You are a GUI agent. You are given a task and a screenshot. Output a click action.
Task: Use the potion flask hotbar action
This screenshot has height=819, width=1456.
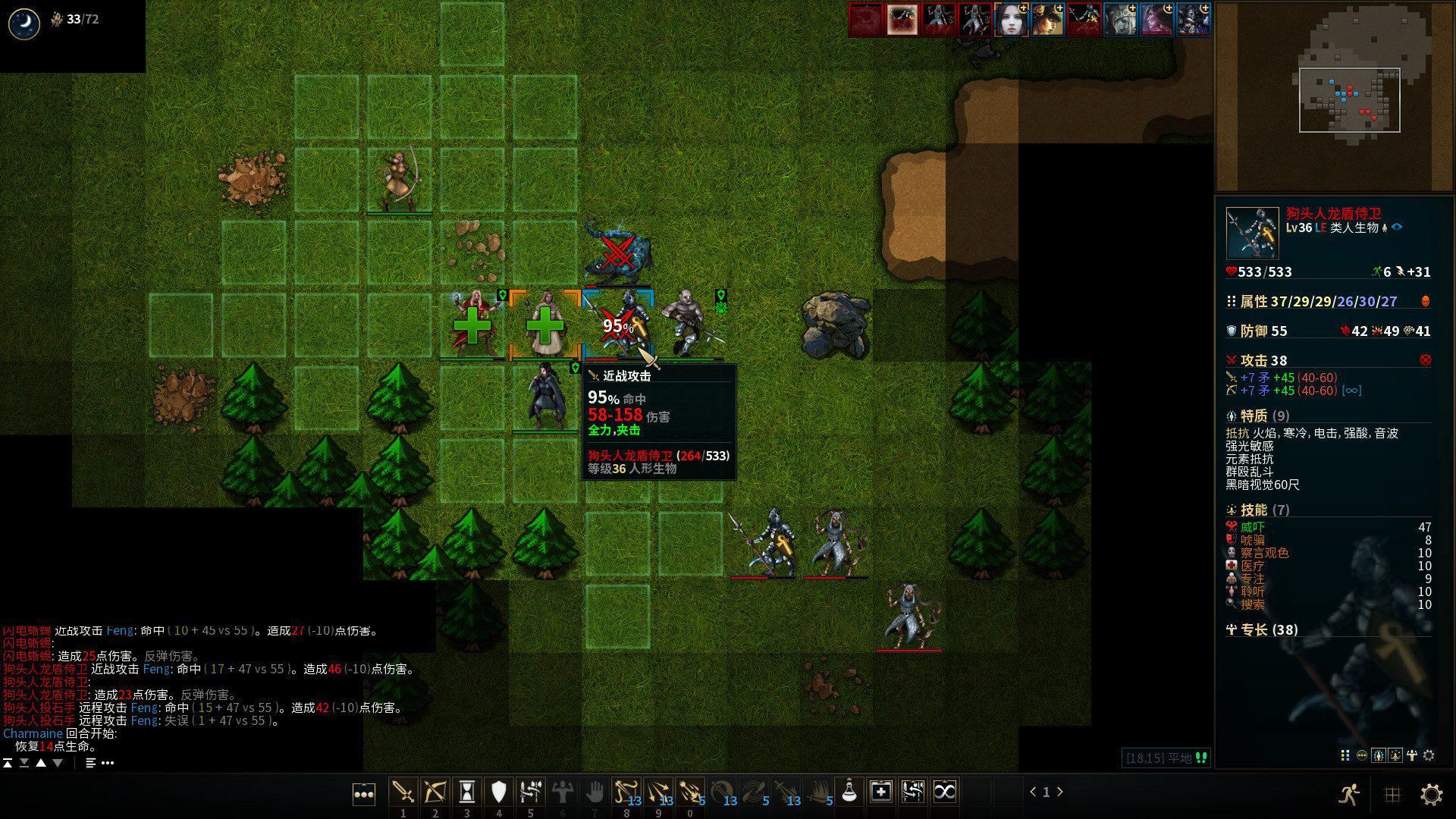849,792
